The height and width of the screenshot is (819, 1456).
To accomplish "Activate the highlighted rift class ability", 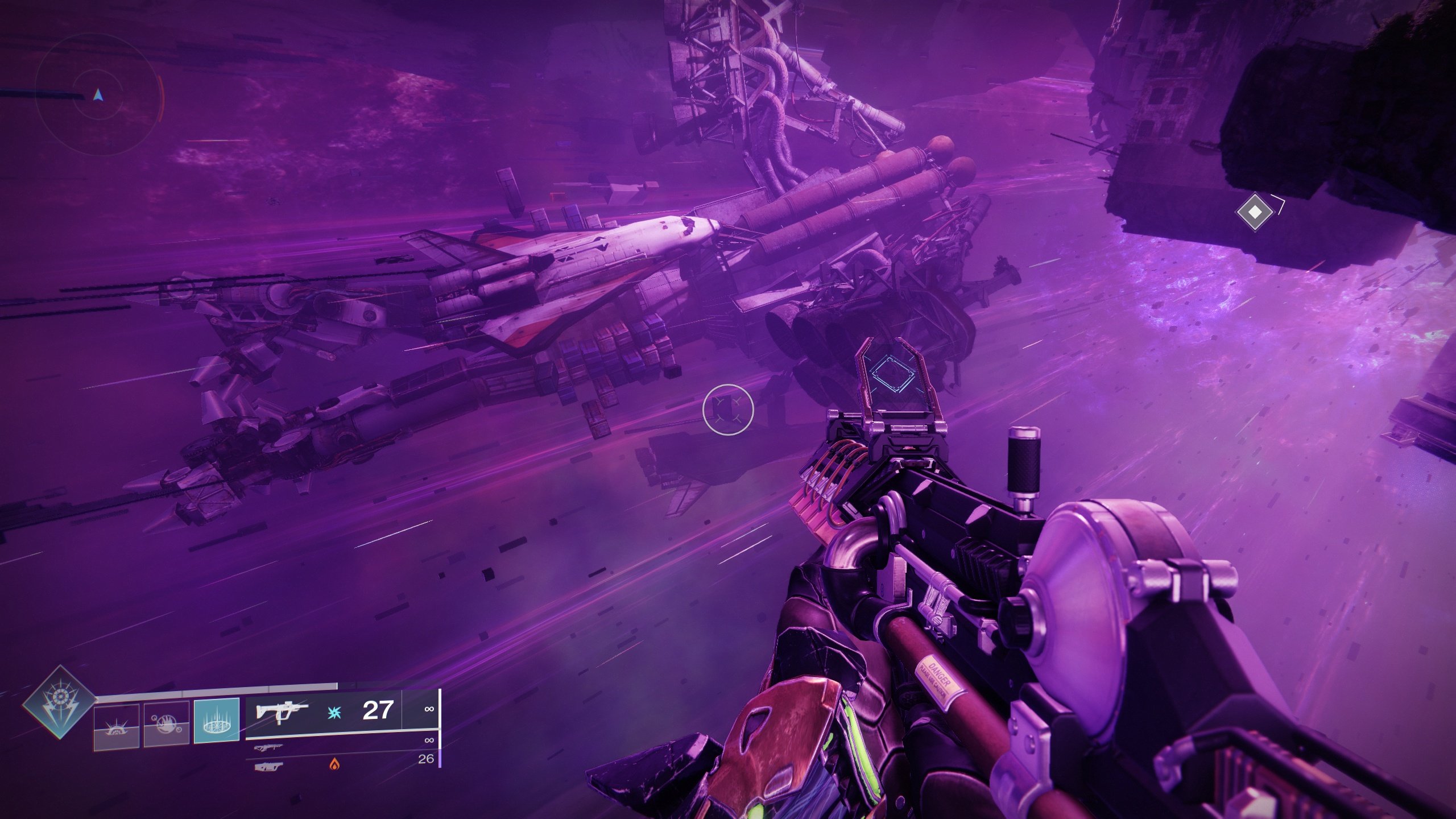I will pyautogui.click(x=216, y=720).
